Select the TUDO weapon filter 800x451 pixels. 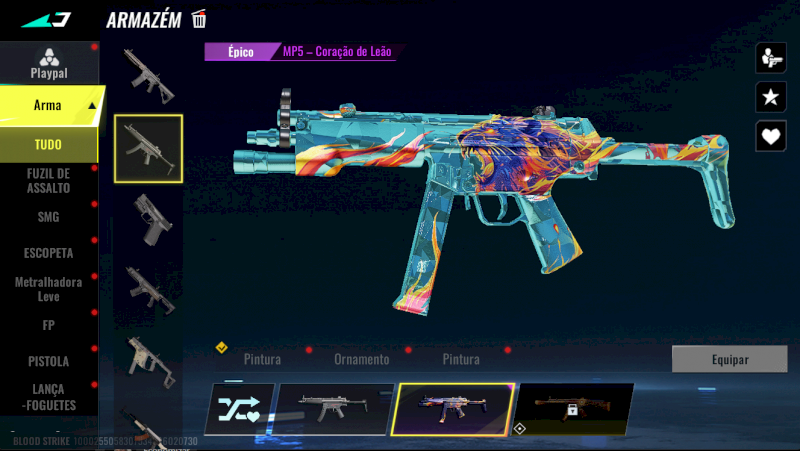(48, 144)
